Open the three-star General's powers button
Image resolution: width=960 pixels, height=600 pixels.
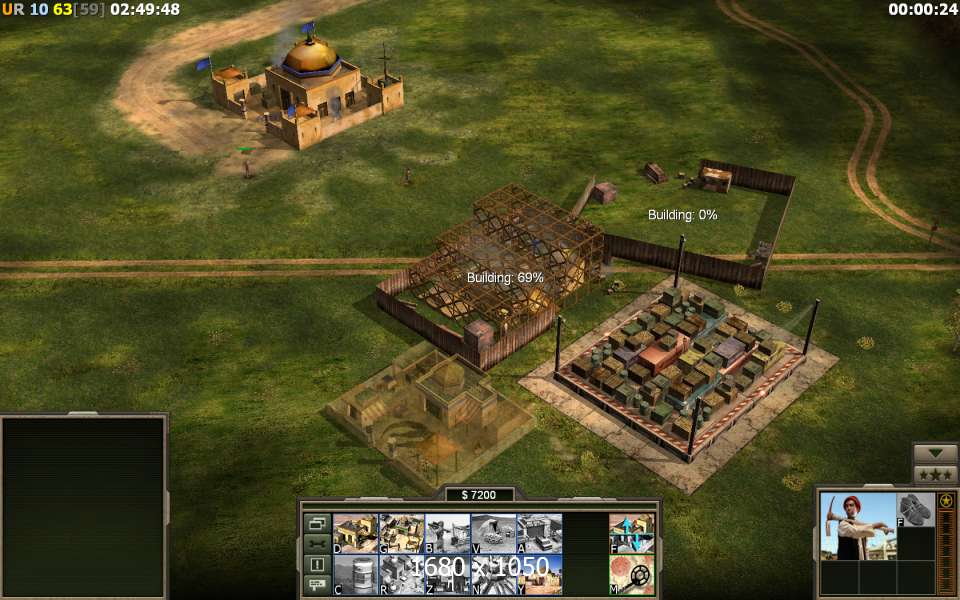click(935, 474)
